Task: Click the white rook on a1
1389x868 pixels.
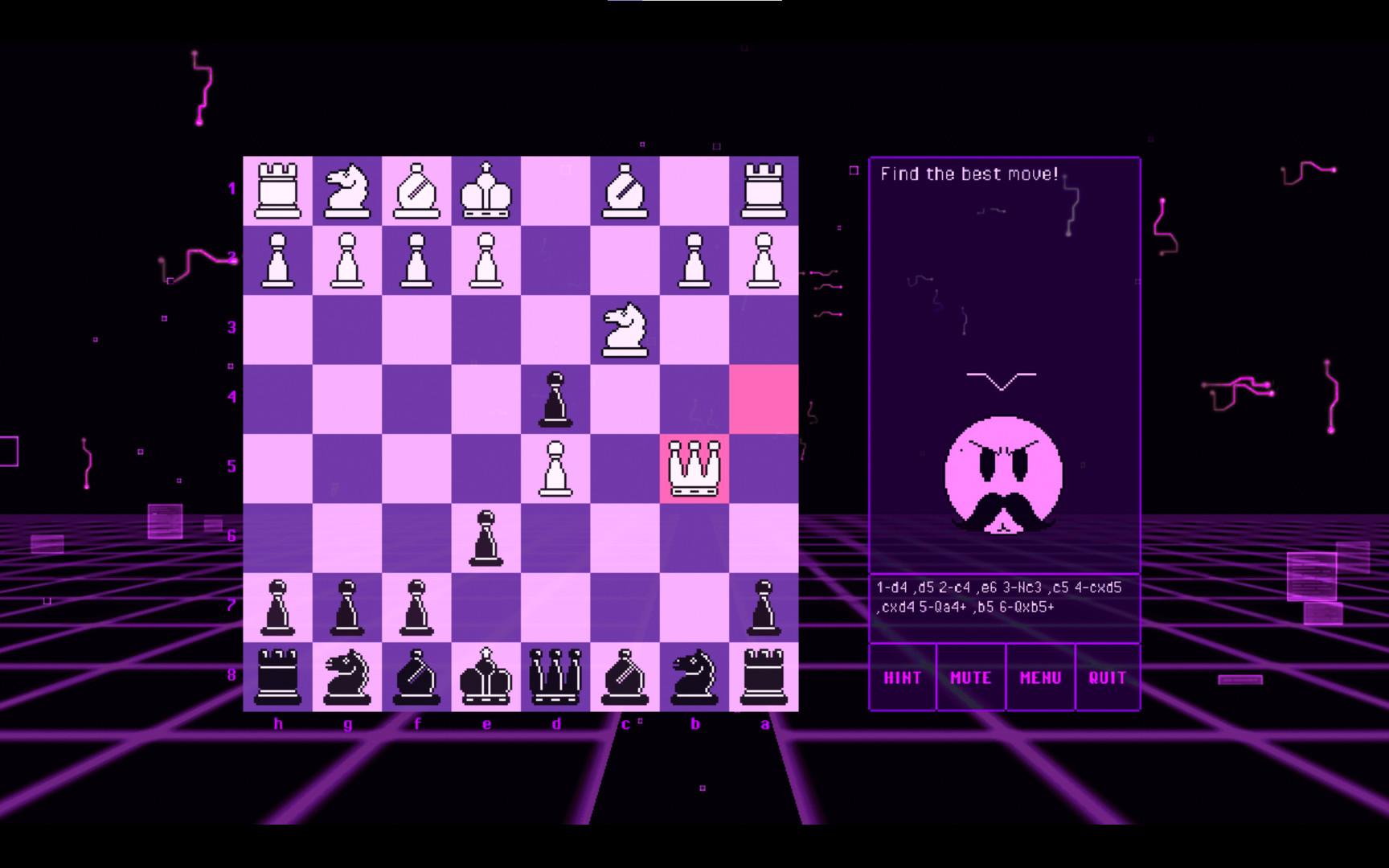Action: coord(764,190)
